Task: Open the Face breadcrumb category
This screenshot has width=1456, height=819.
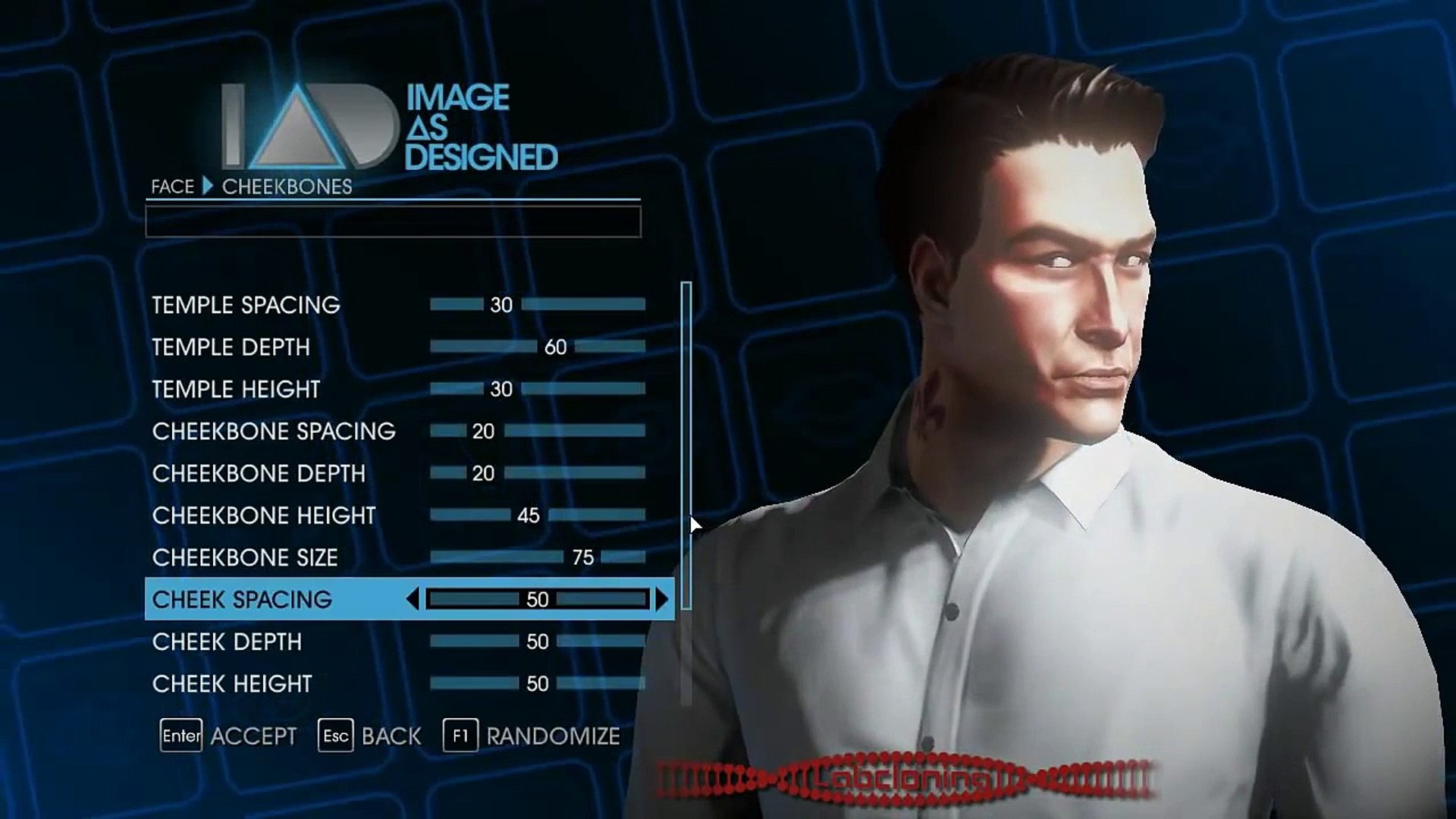Action: 173,187
